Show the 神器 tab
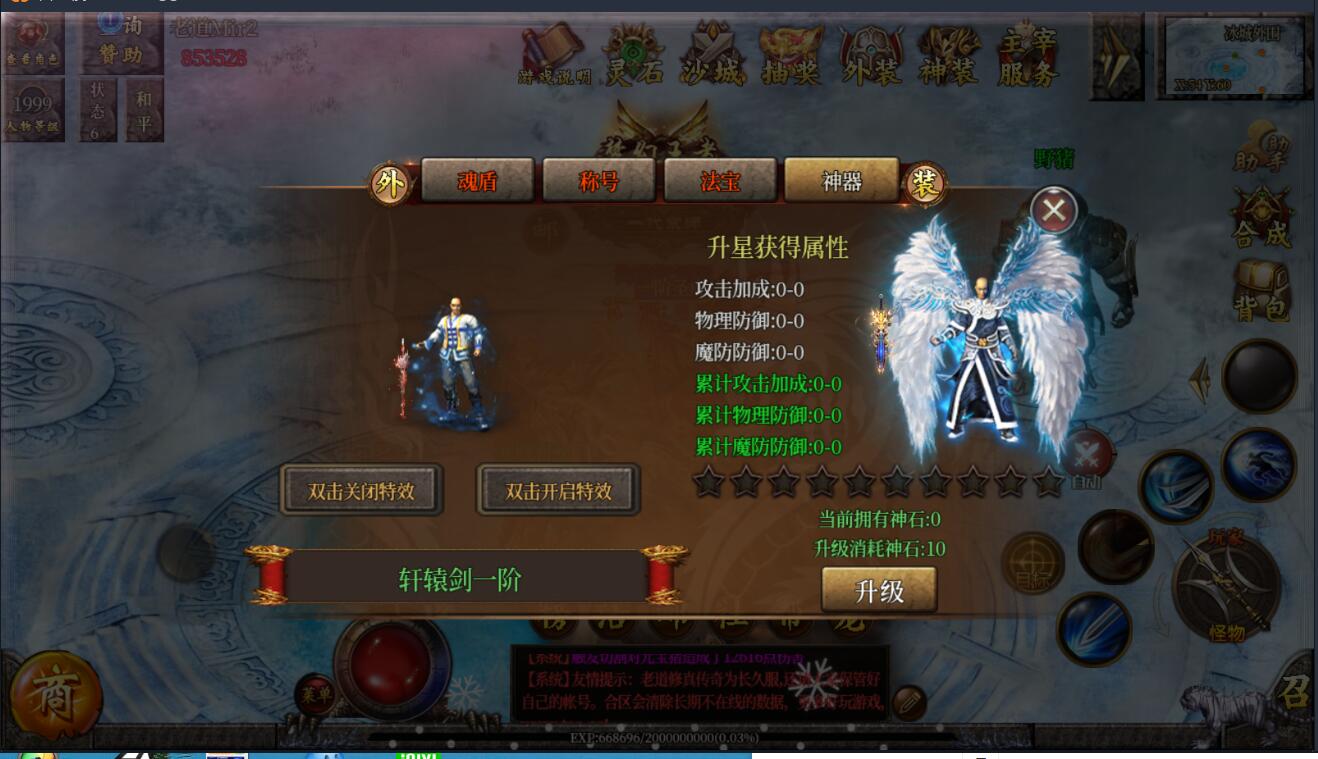The width and height of the screenshot is (1318, 759). click(x=841, y=181)
